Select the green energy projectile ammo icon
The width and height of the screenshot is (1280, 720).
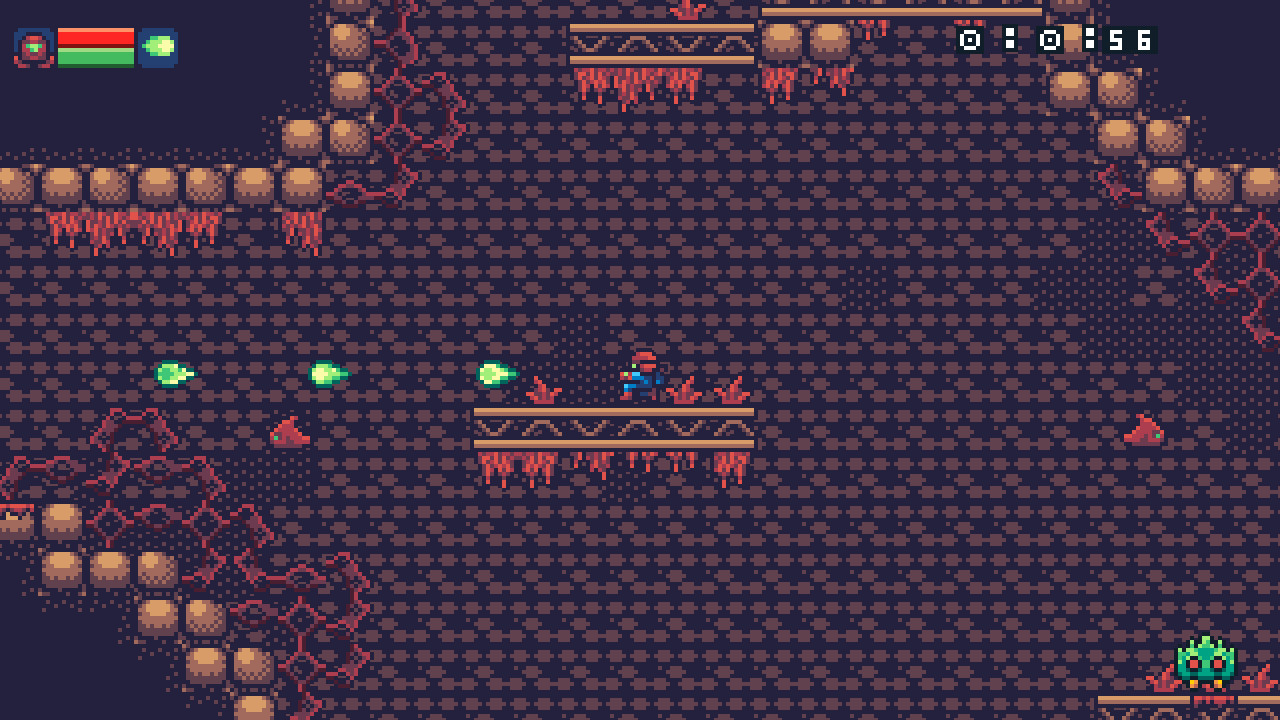coord(160,45)
